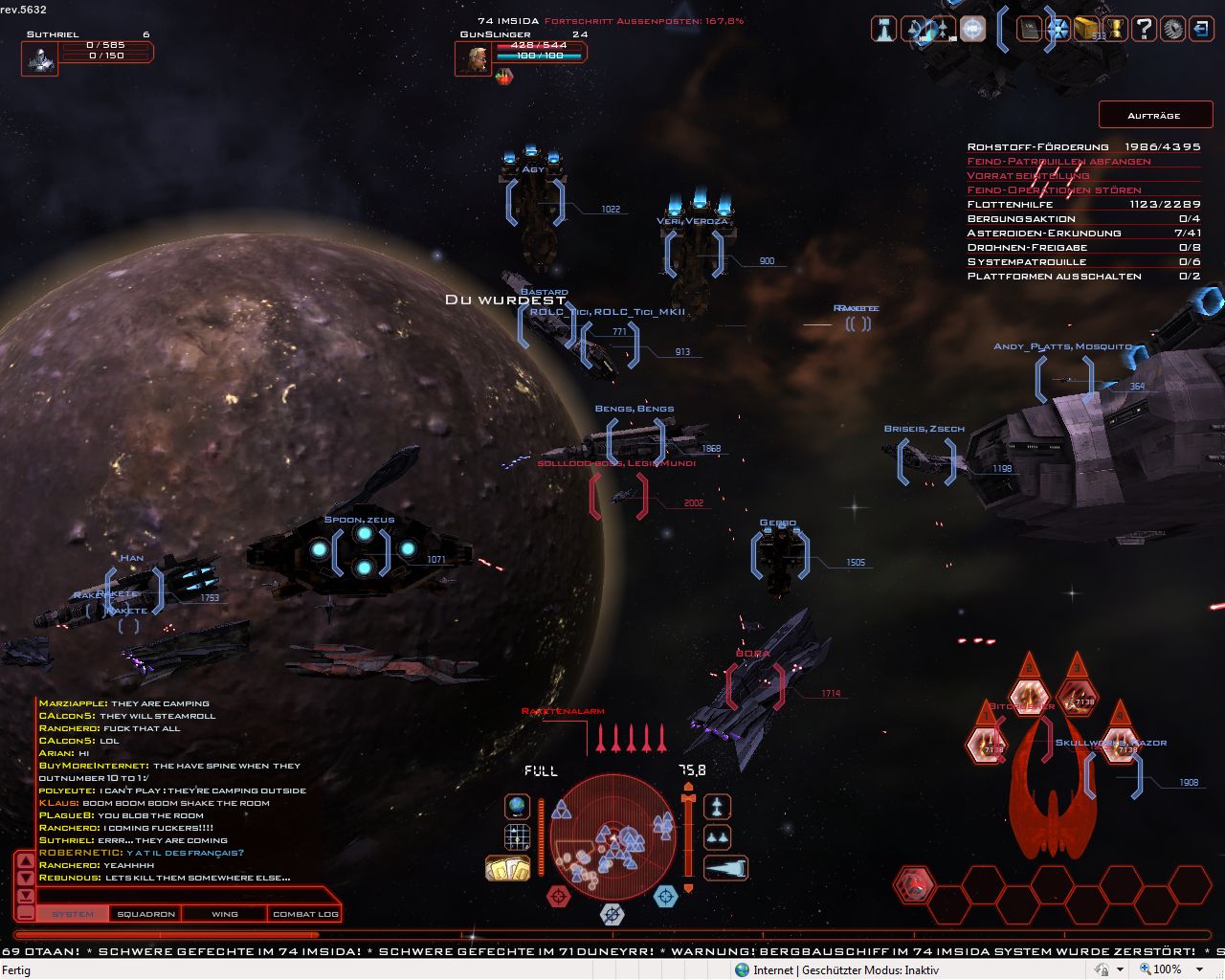This screenshot has height=980, width=1225.
Task: Switch to the Squadron chat tab
Action: click(x=145, y=914)
